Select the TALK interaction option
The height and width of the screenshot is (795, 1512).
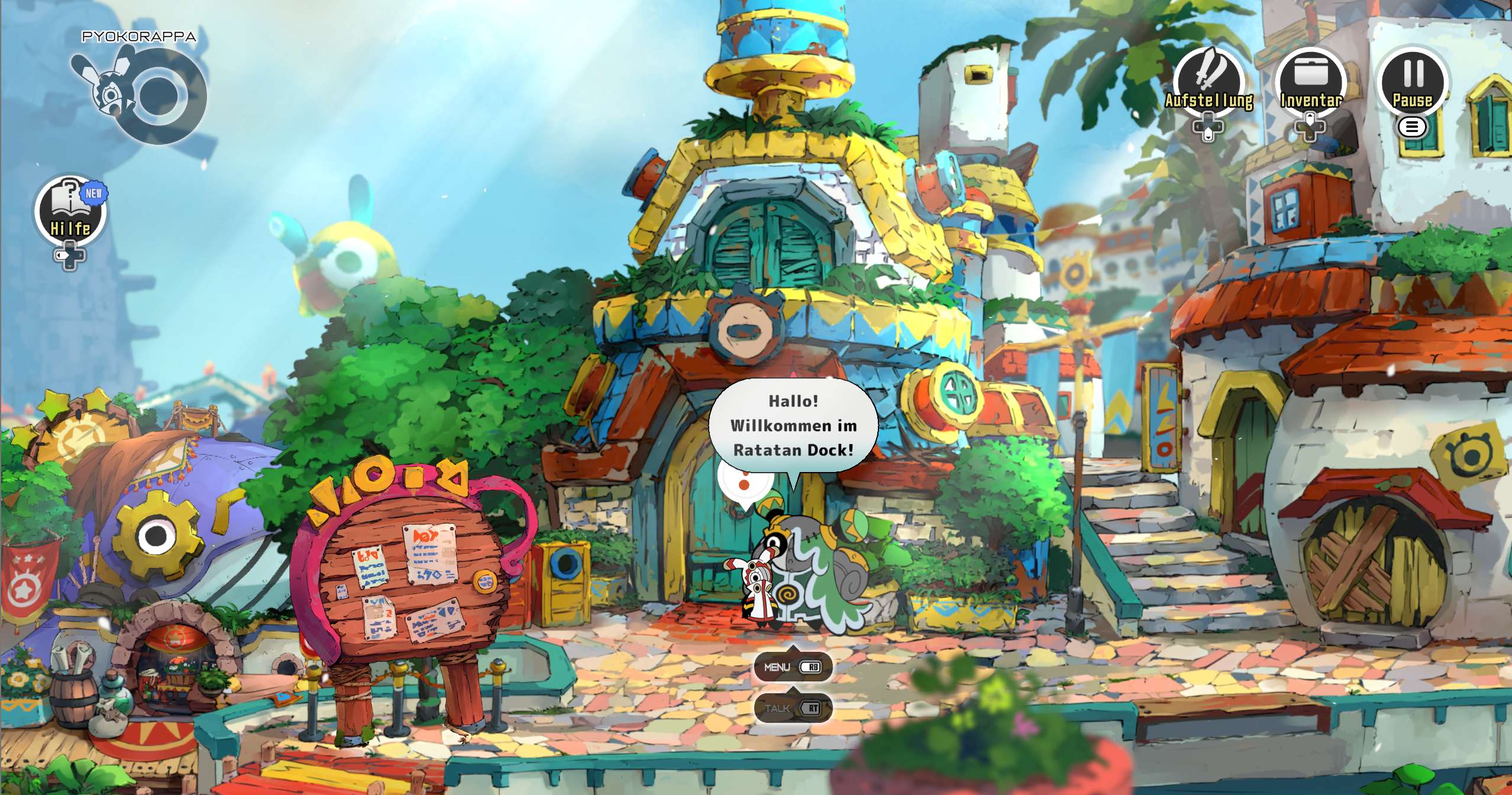pos(793,708)
